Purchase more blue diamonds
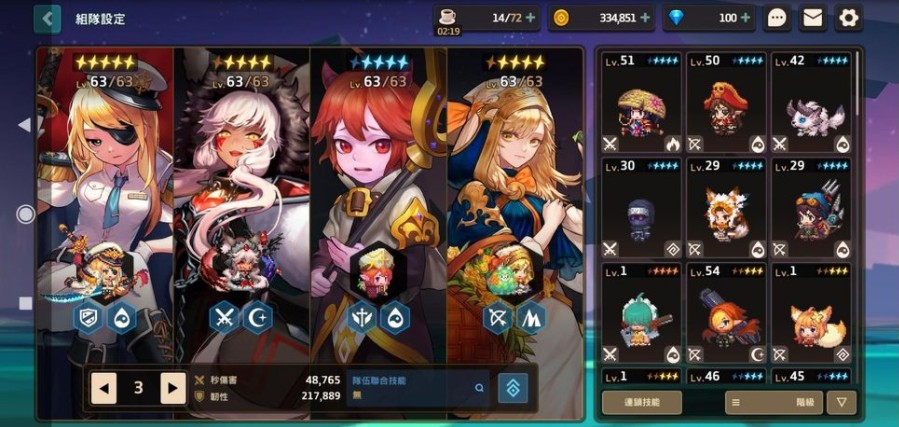The height and width of the screenshot is (427, 899). point(745,18)
